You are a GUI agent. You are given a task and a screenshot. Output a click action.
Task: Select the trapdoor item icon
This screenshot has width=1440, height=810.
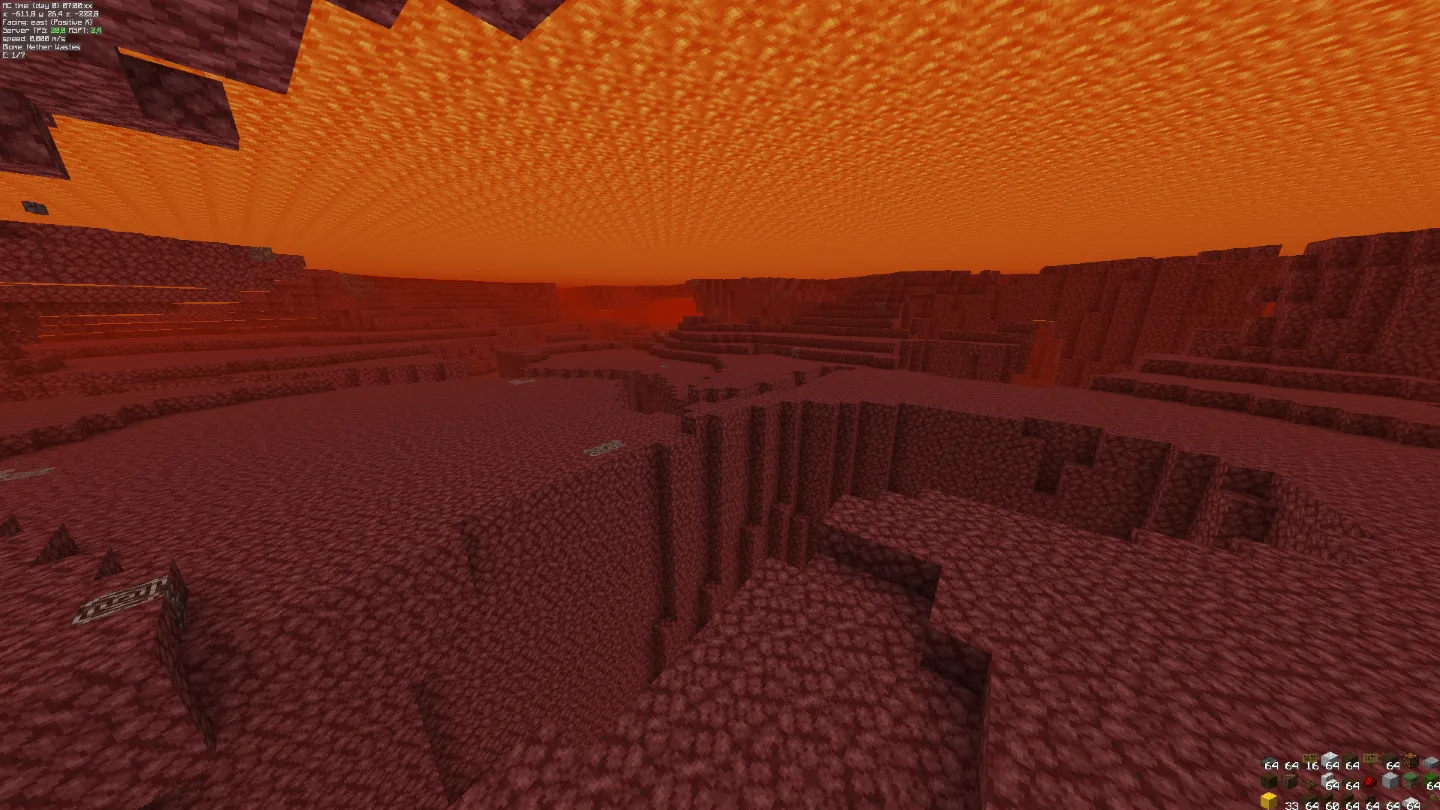click(x=1310, y=784)
